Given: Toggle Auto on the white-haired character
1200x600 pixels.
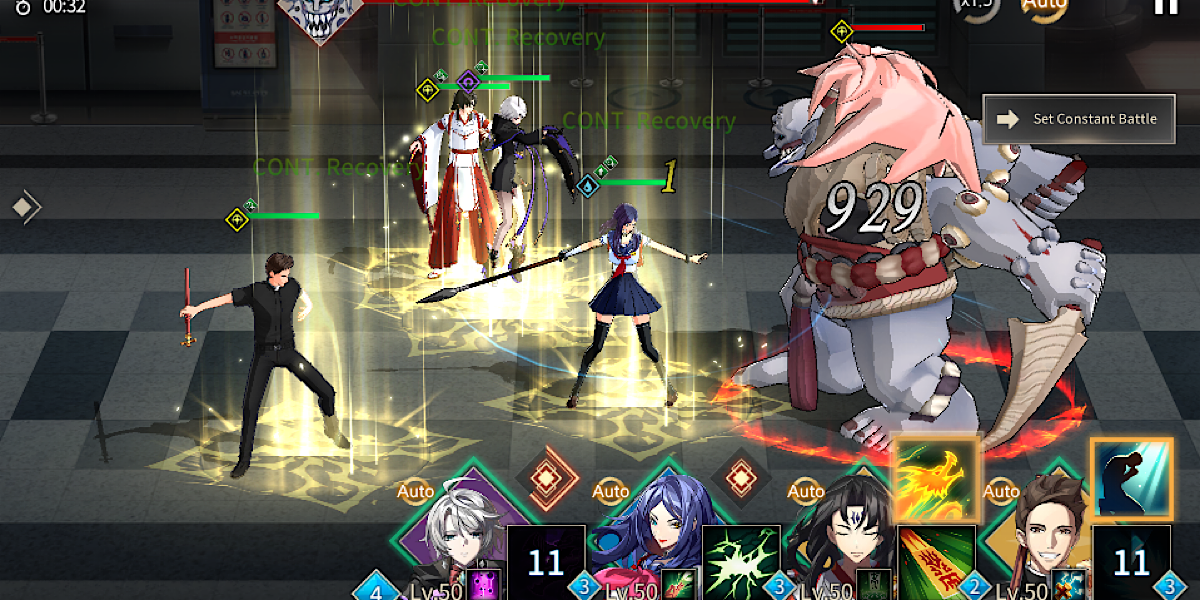Looking at the screenshot, I should click(x=416, y=491).
